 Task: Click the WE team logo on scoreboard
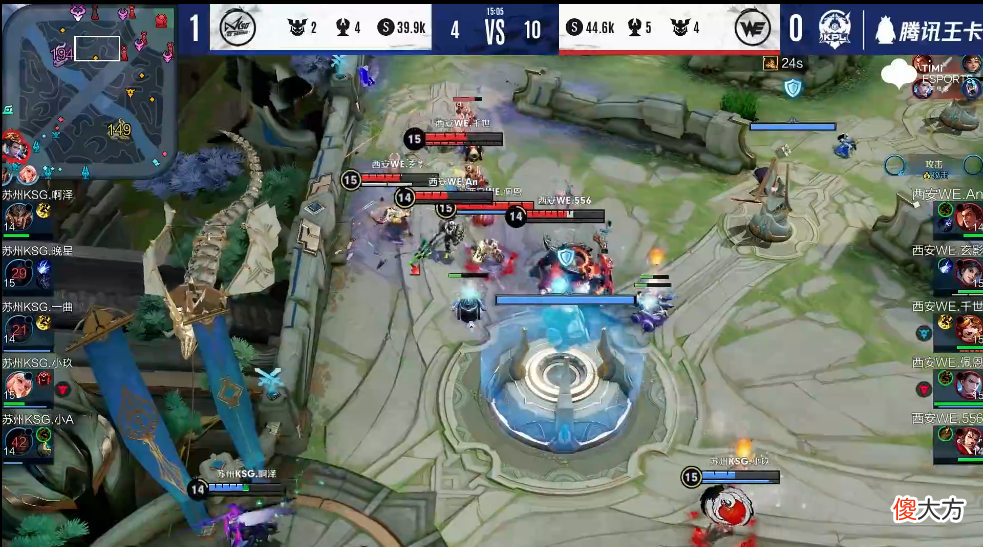(751, 28)
